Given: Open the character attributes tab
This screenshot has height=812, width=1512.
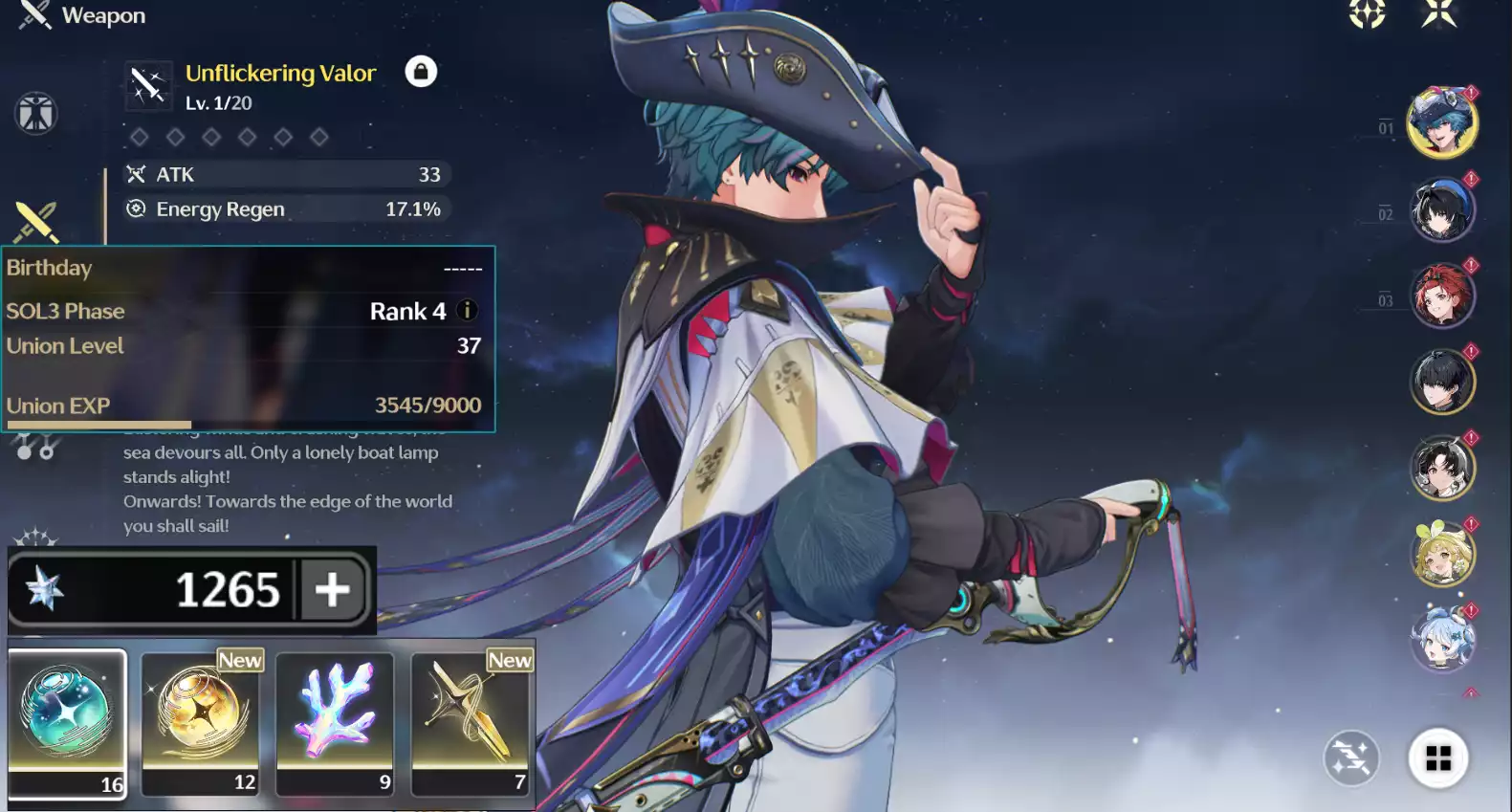Looking at the screenshot, I should click(36, 114).
